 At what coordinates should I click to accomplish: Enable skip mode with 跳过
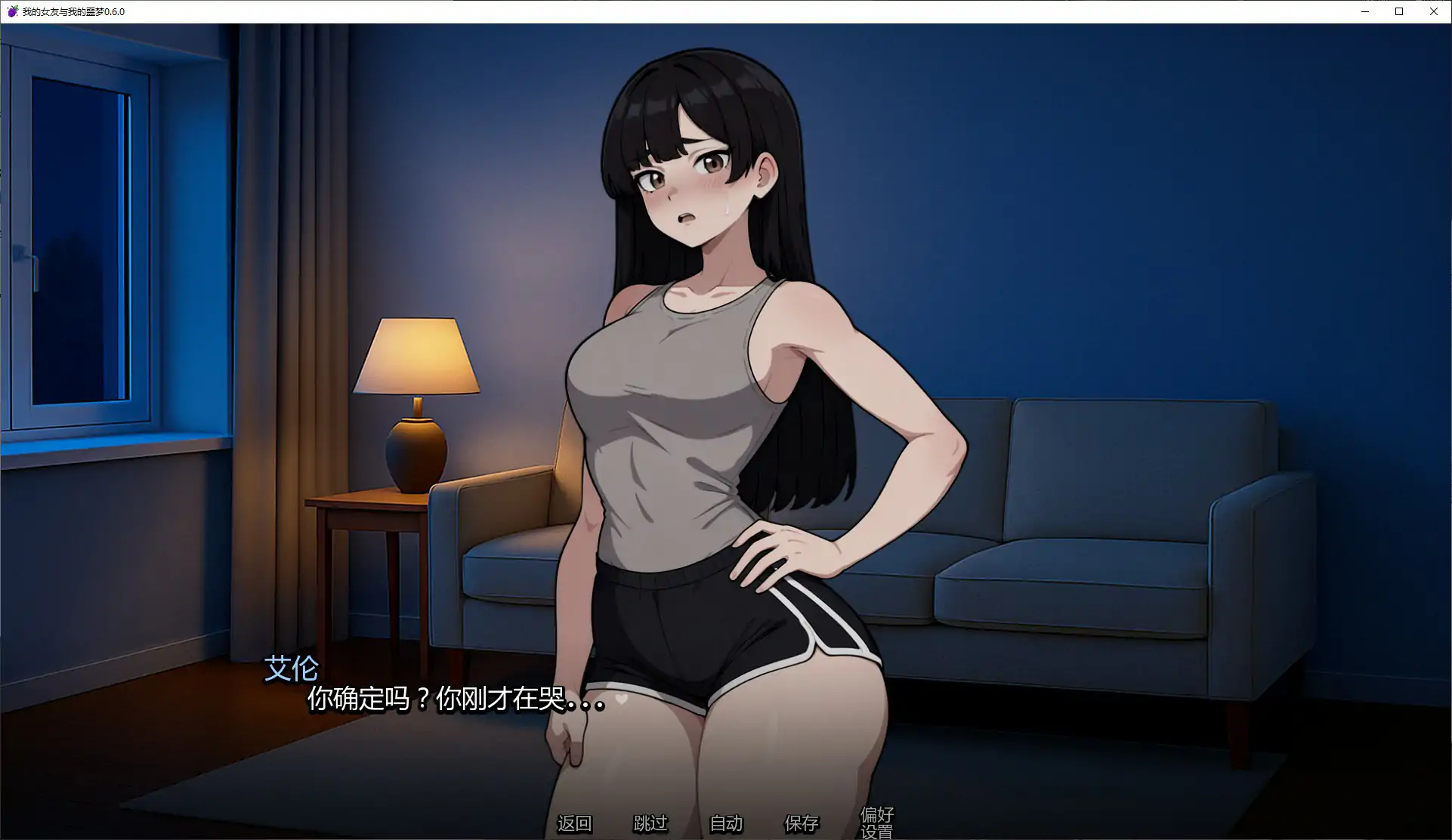650,824
